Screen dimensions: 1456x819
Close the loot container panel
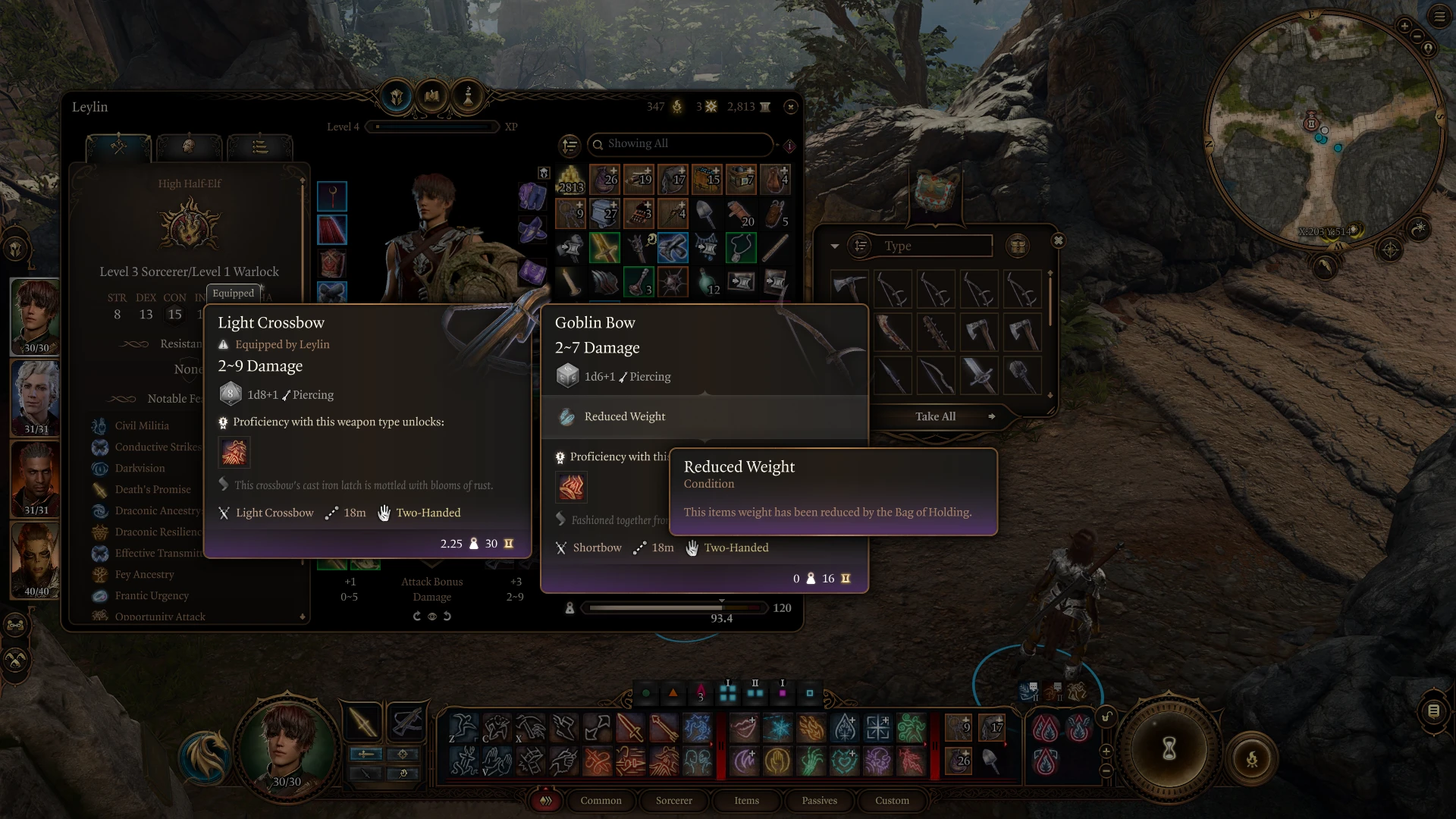(x=1058, y=241)
